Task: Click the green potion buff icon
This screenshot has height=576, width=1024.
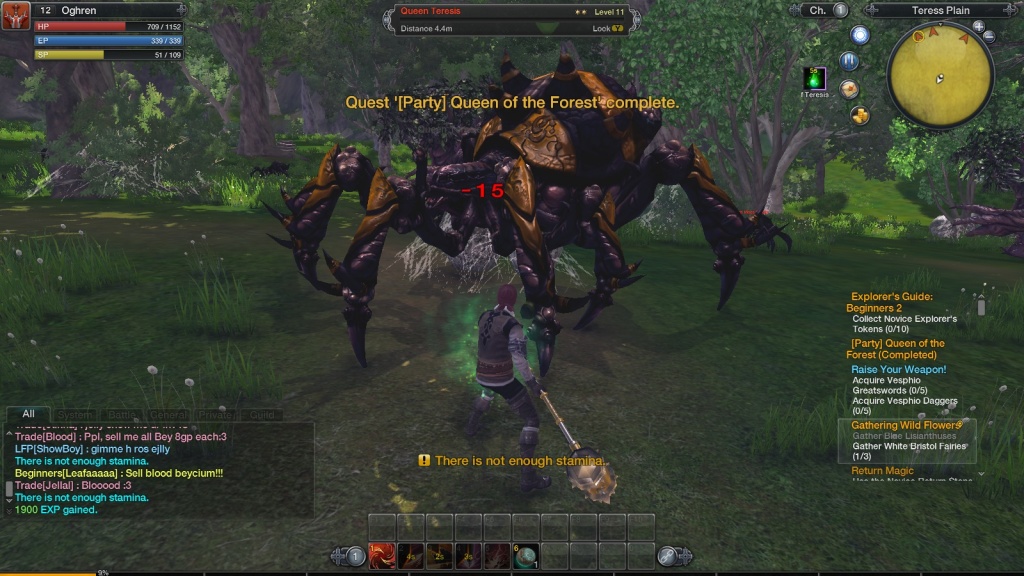Action: coord(815,78)
